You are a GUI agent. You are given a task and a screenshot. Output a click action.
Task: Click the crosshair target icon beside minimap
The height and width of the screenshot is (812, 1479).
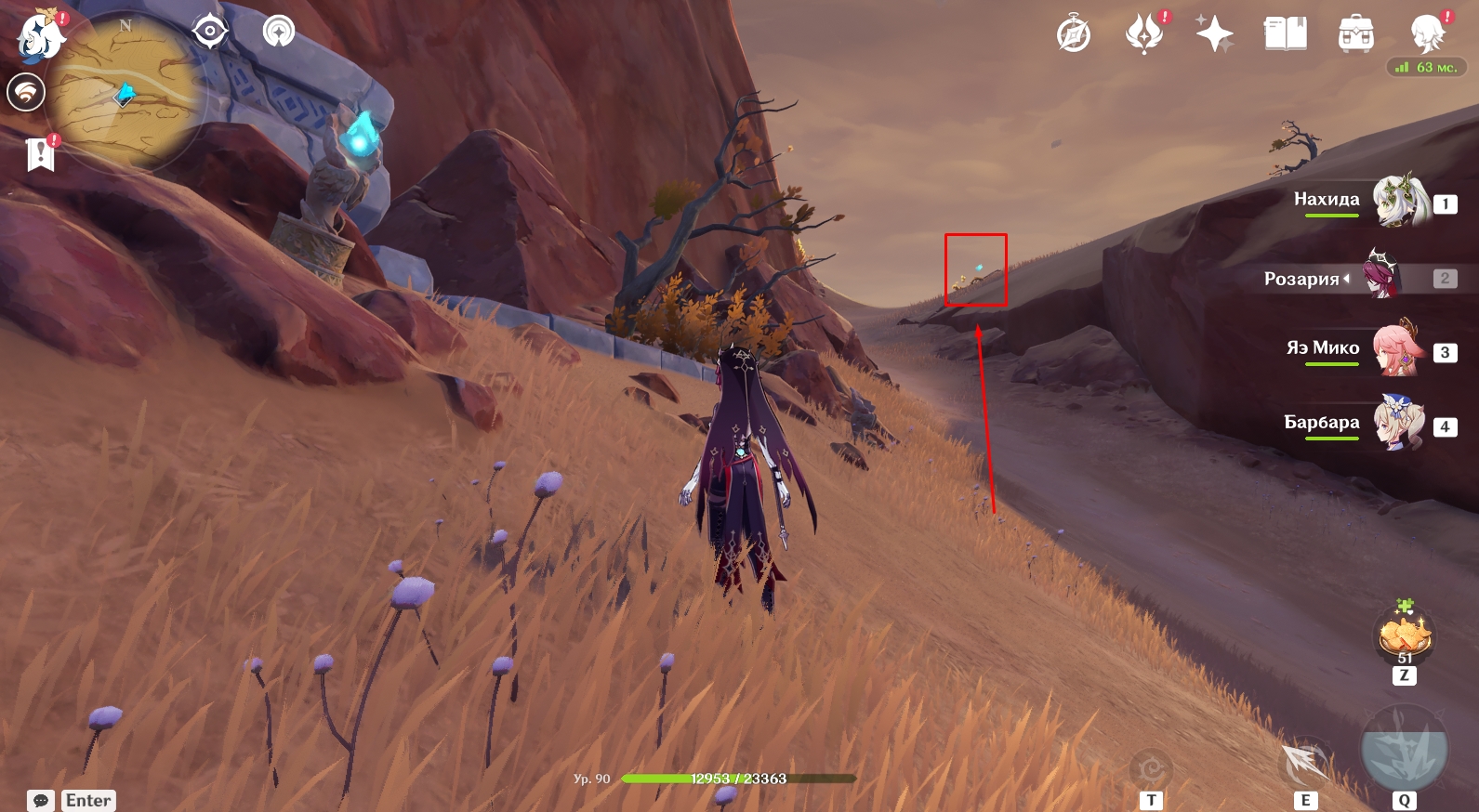coord(210,32)
